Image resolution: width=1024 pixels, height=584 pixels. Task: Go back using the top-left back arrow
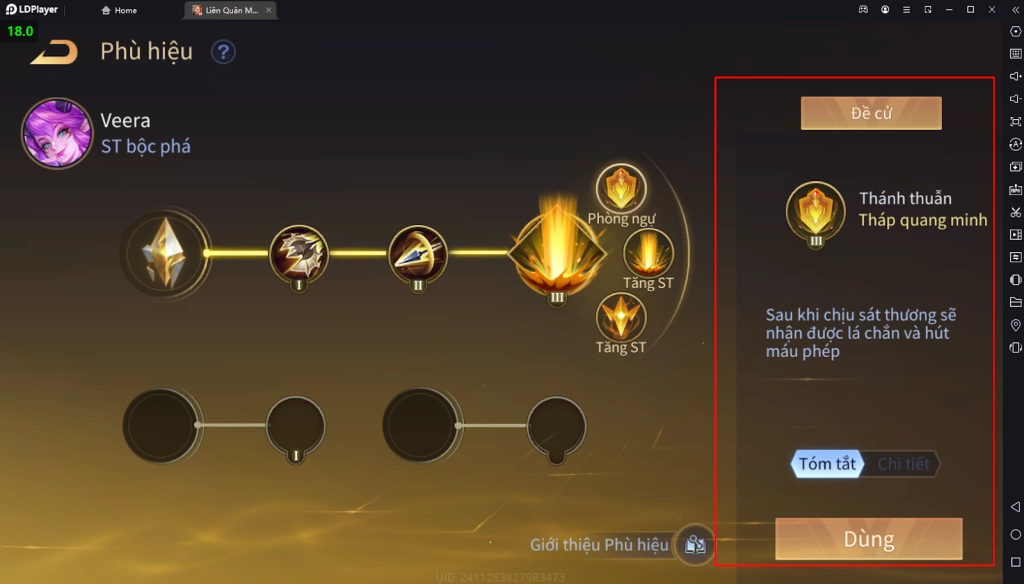coord(54,52)
